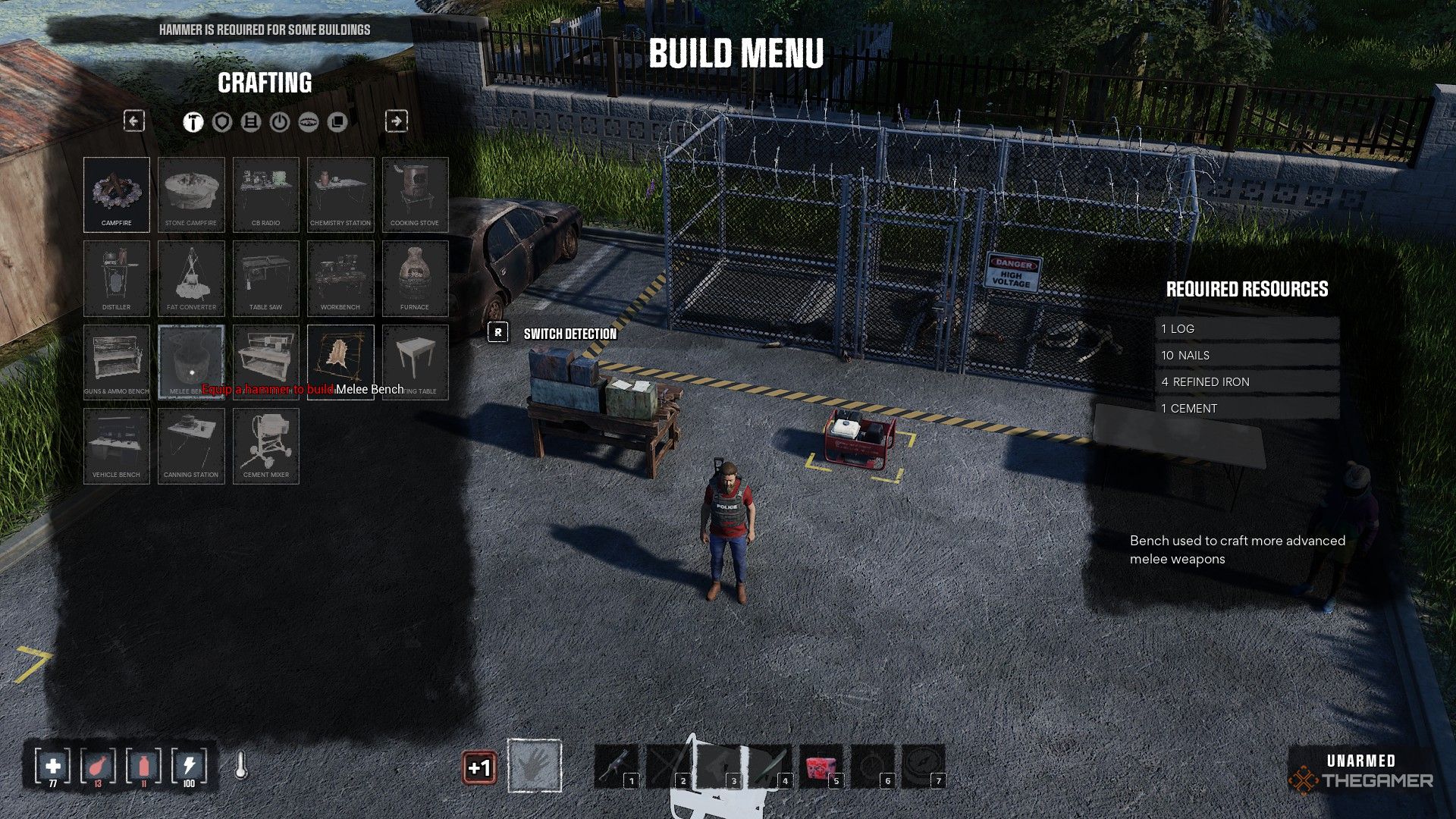Select the Fat Converter tile
The image size is (1456, 819).
(x=191, y=278)
